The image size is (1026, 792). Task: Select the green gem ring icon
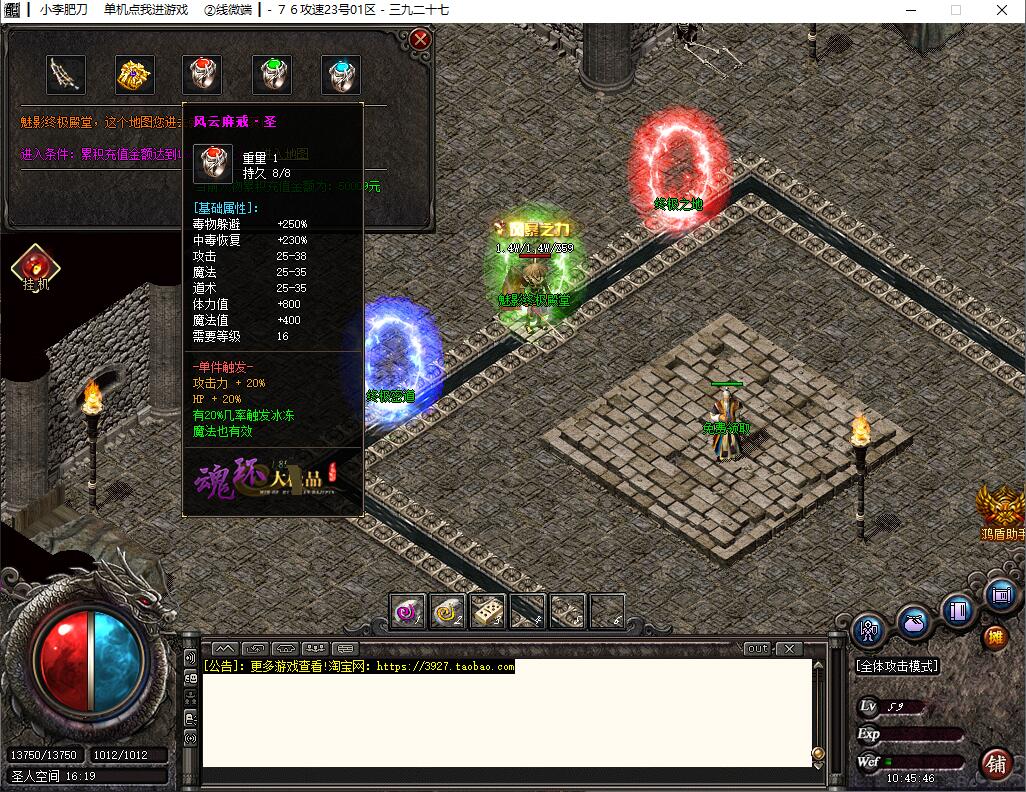coord(271,75)
